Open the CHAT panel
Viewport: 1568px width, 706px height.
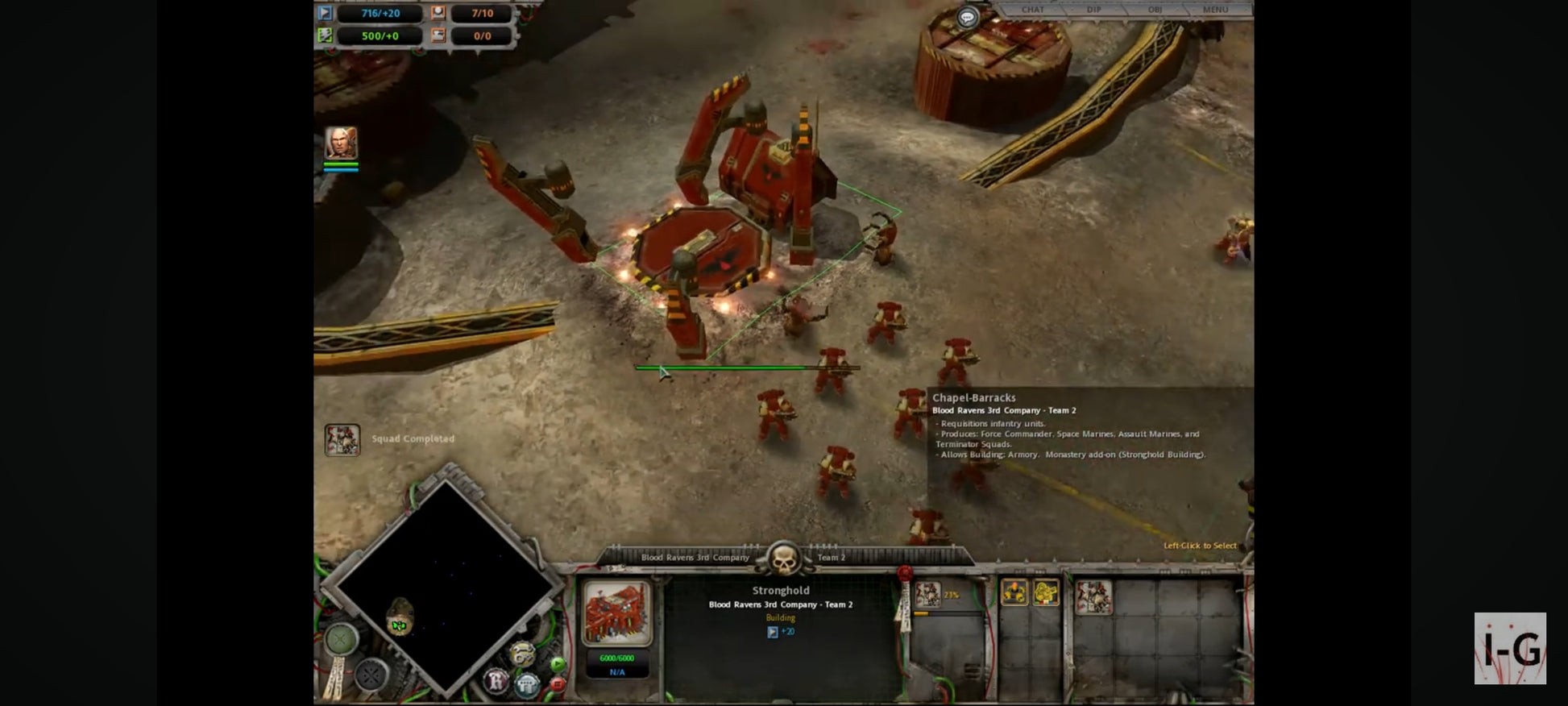pyautogui.click(x=1032, y=10)
